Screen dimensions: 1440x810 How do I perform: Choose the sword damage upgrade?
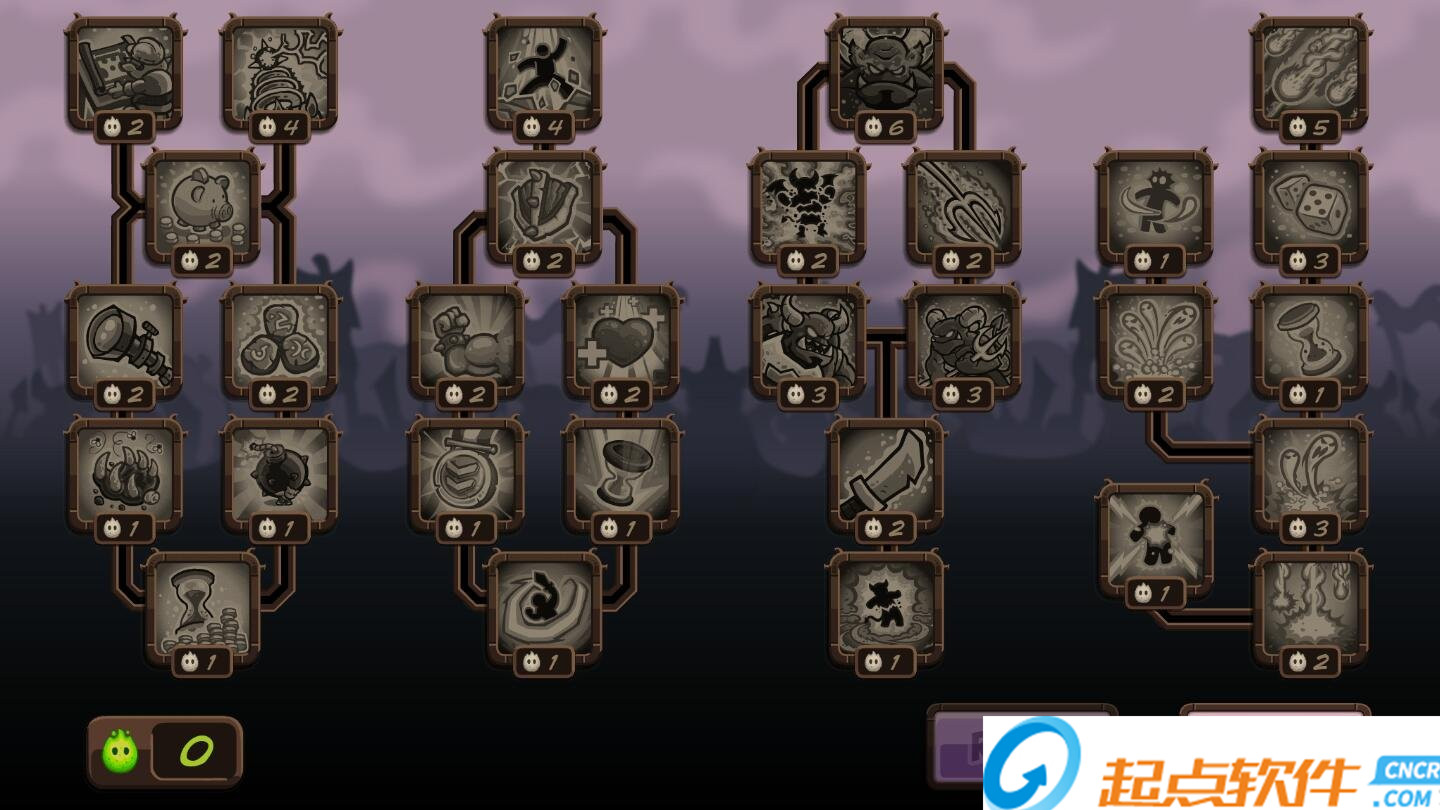(x=886, y=473)
